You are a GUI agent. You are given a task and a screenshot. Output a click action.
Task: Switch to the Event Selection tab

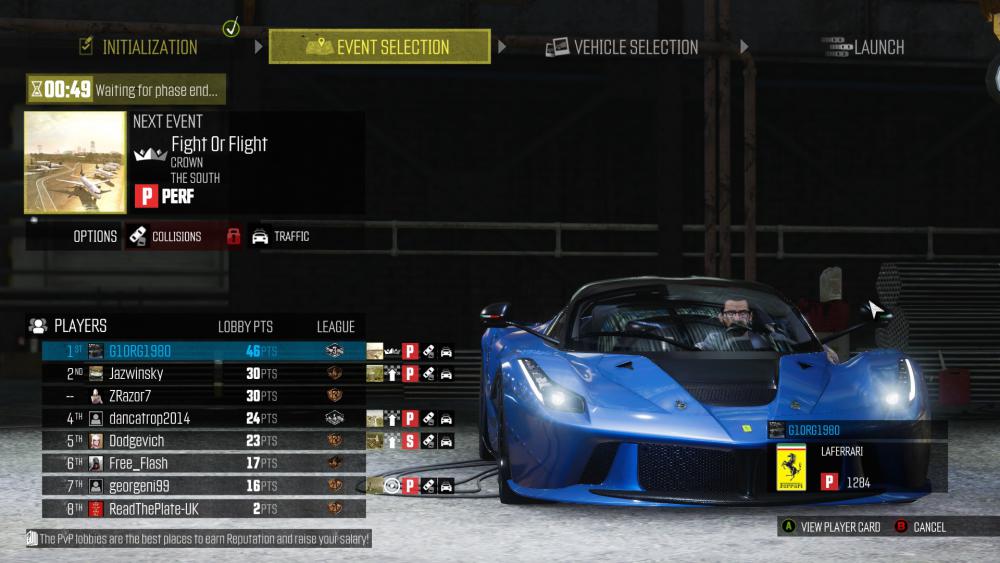click(x=380, y=47)
